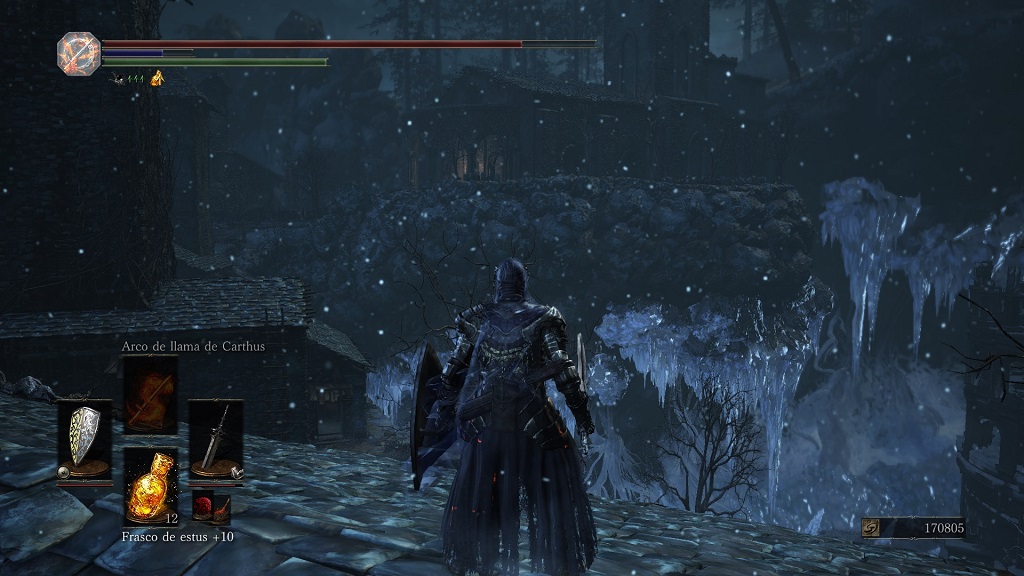Screen dimensions: 1024x576
Task: Click the octagonal ember emblem beside the health bar
Action: [77, 52]
